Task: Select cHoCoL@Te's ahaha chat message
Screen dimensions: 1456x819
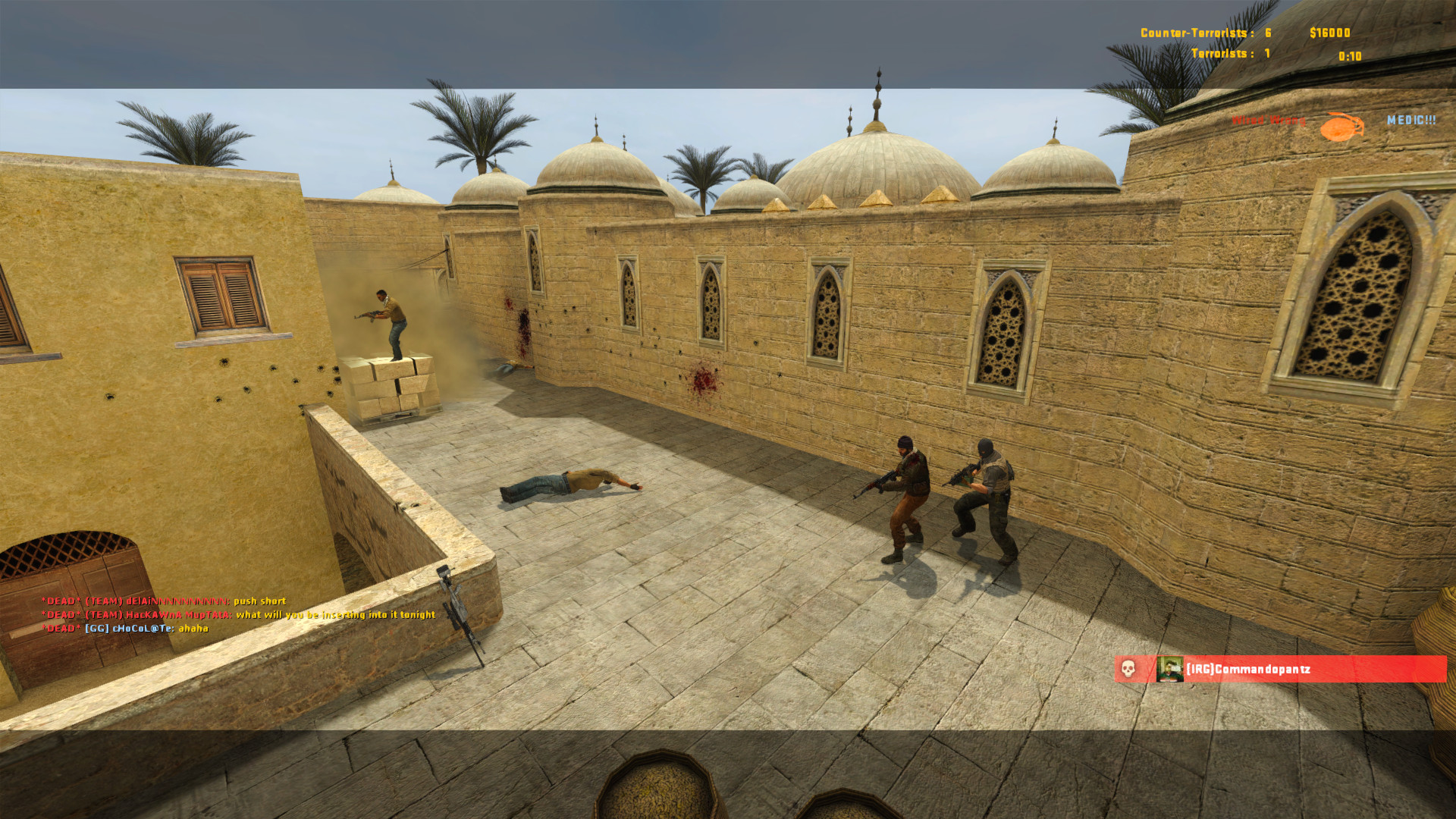Action: pyautogui.click(x=195, y=626)
